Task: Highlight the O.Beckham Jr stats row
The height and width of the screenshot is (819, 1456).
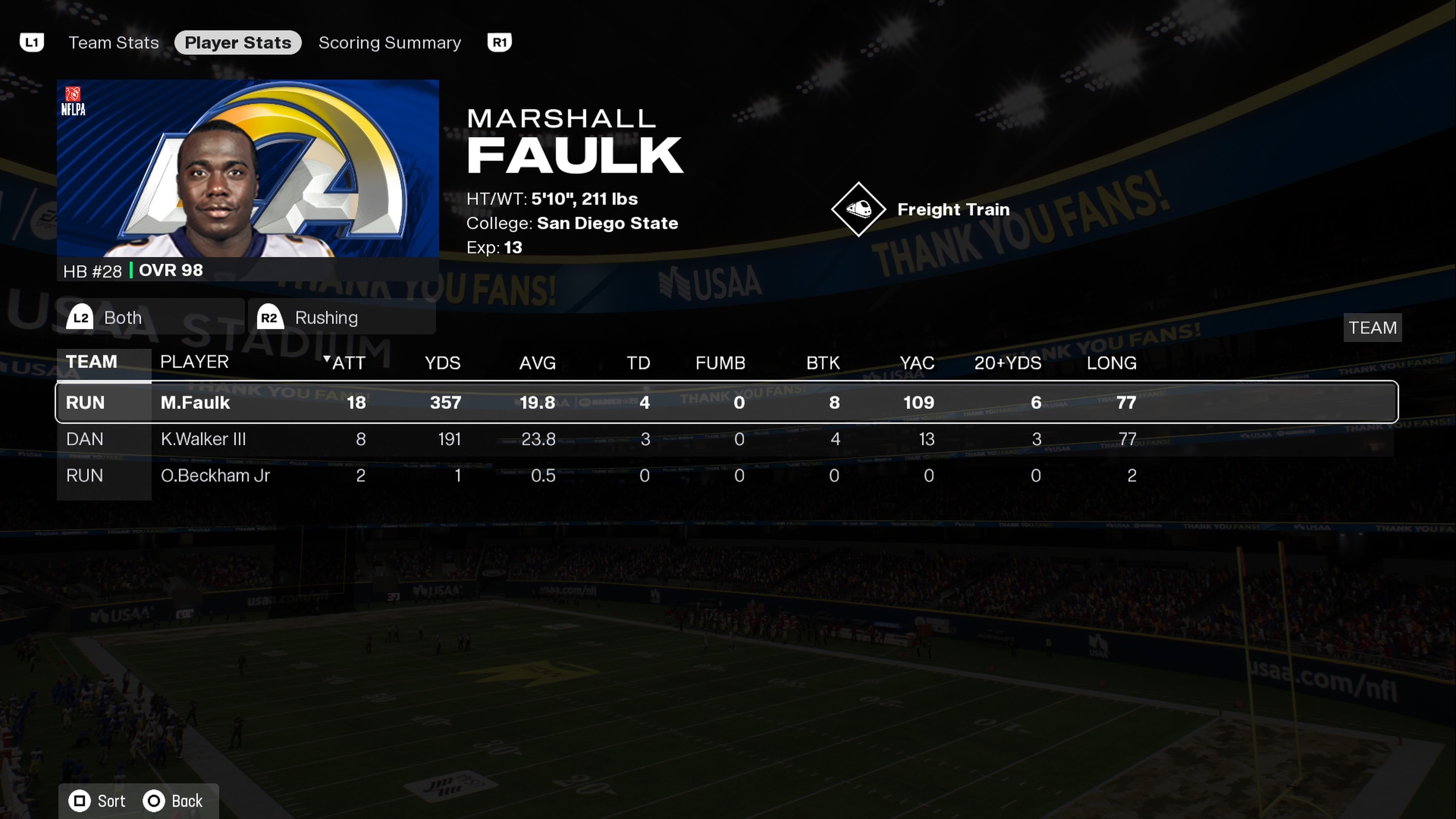Action: click(x=726, y=476)
